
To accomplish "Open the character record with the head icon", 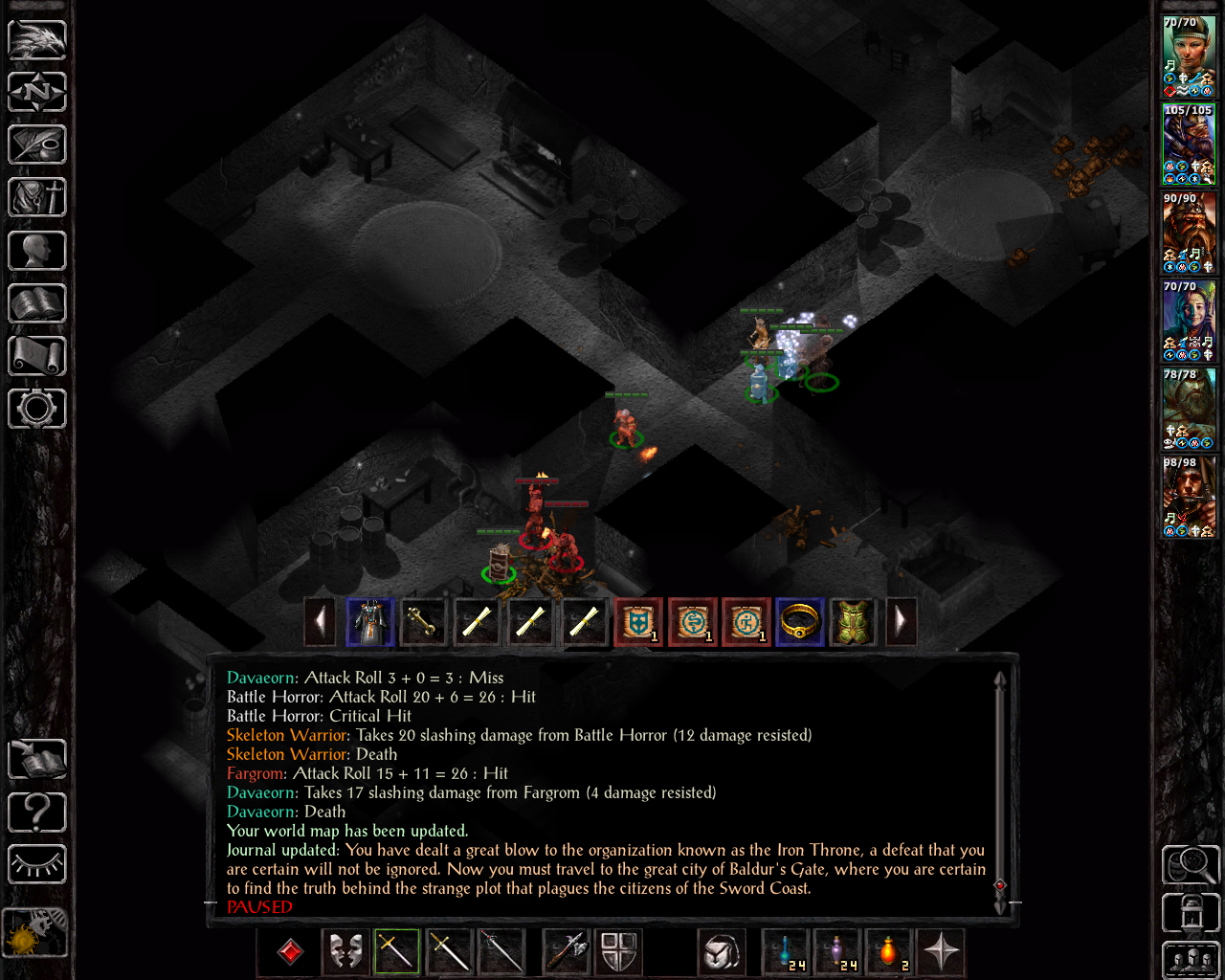I will coord(37,251).
